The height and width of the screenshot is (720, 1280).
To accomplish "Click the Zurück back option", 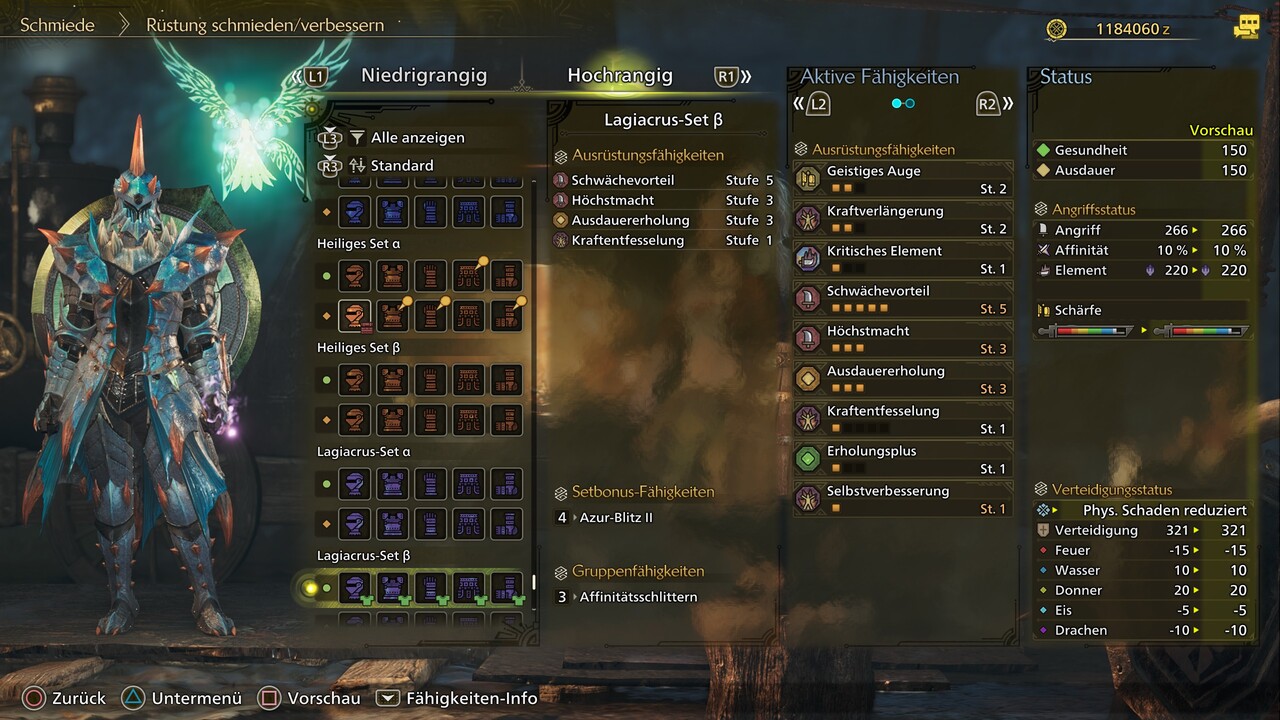I will [66, 699].
